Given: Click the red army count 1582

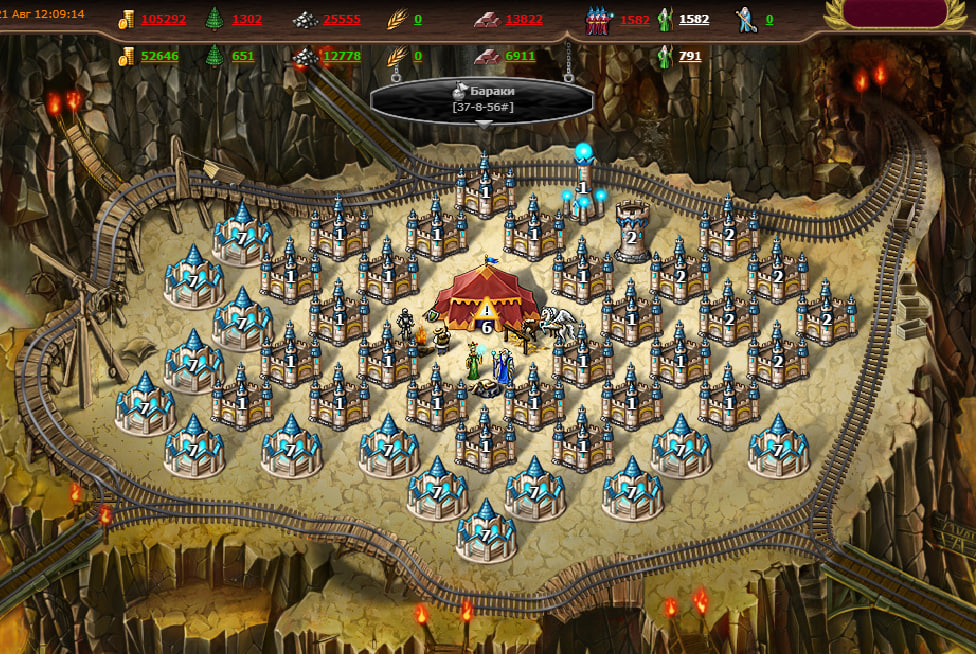Looking at the screenshot, I should (x=634, y=19).
